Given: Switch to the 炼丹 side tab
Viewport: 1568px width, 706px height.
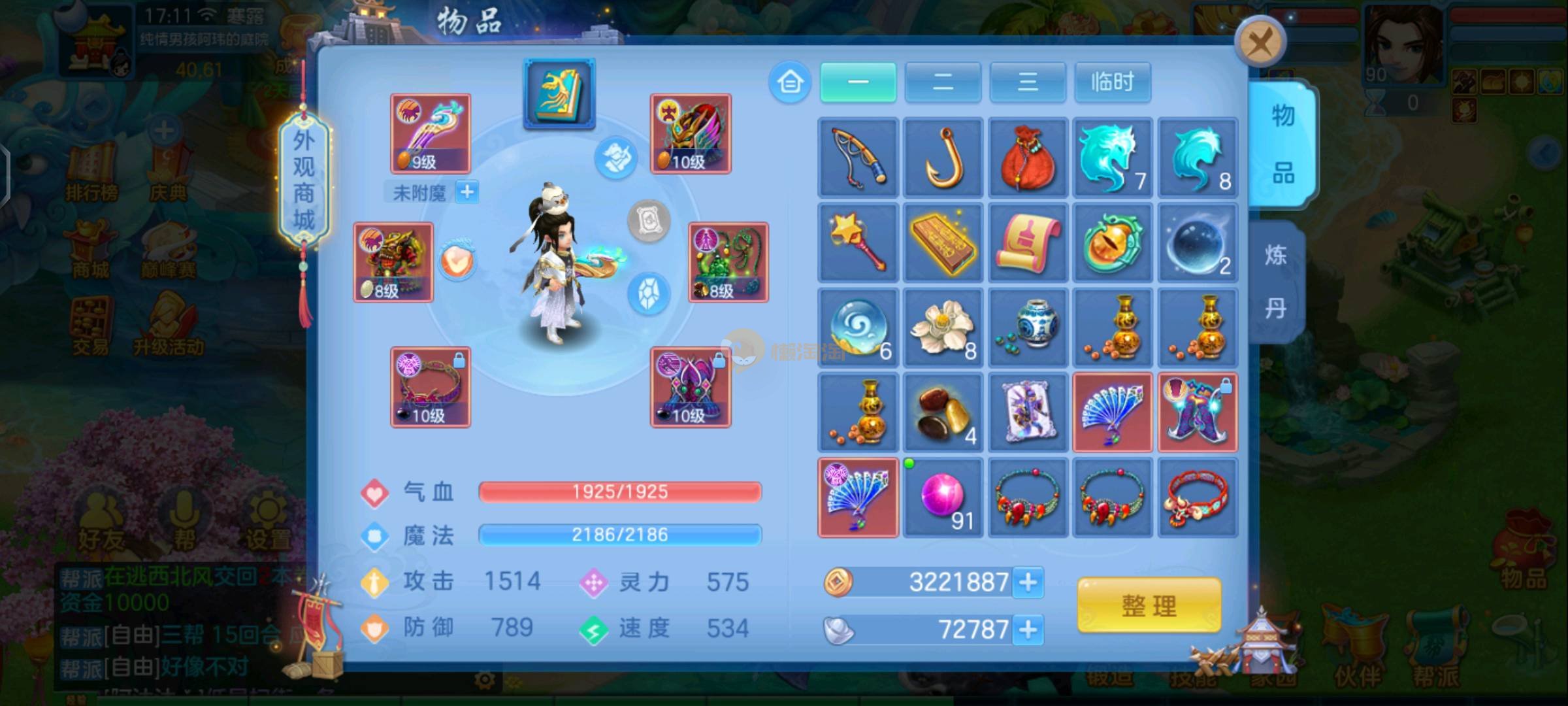Looking at the screenshot, I should click(x=1276, y=281).
